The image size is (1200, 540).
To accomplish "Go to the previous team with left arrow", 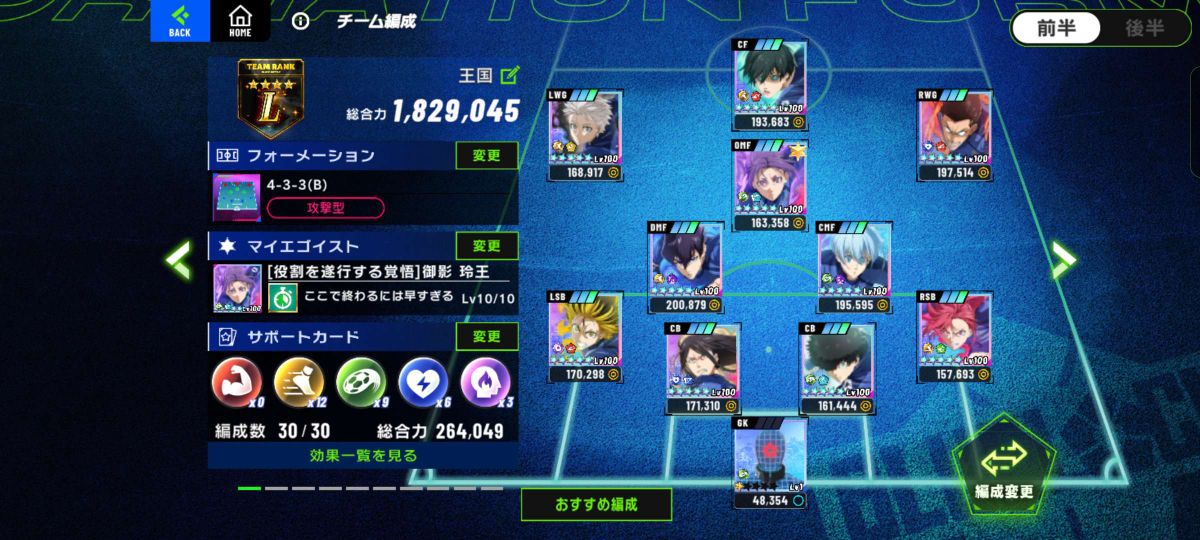I will point(179,260).
